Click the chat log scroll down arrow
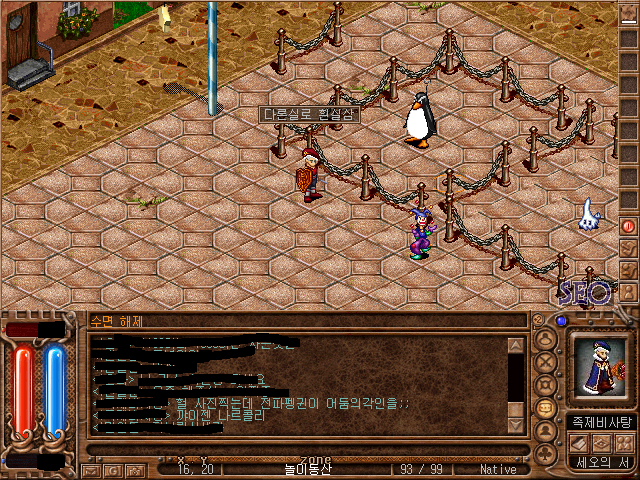The image size is (640, 480). tap(516, 425)
